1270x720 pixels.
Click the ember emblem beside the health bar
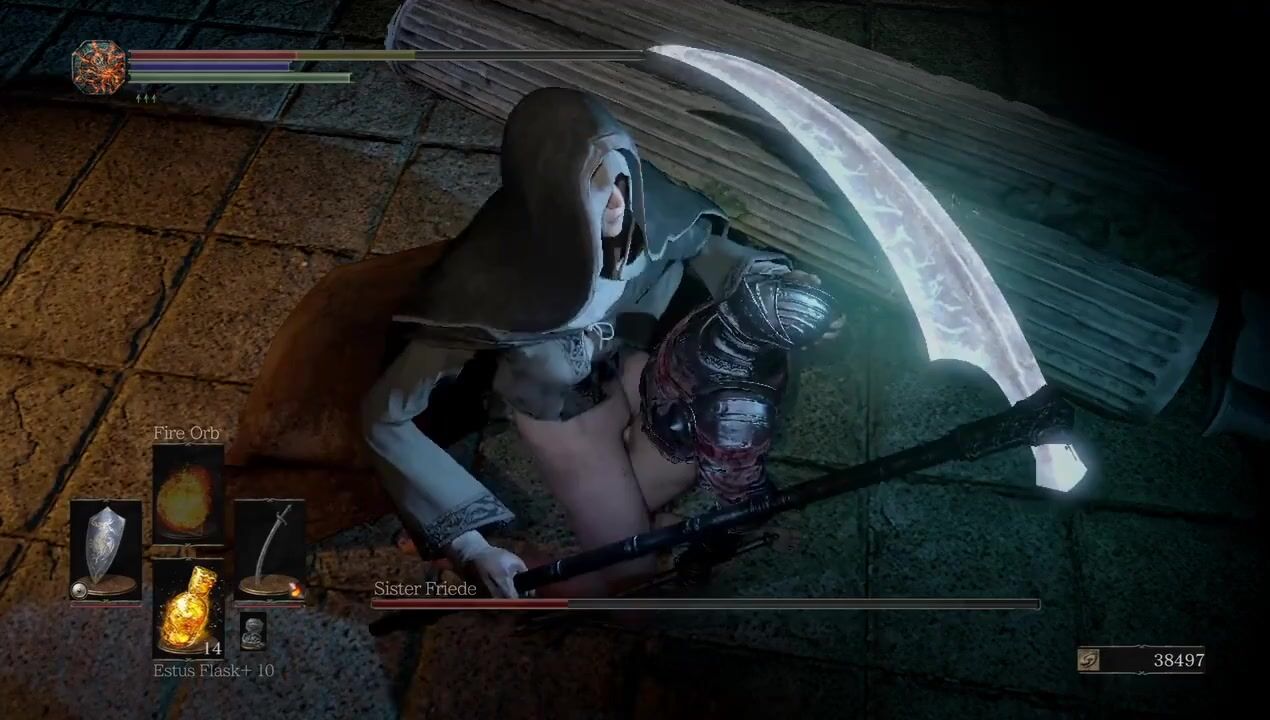pos(99,68)
